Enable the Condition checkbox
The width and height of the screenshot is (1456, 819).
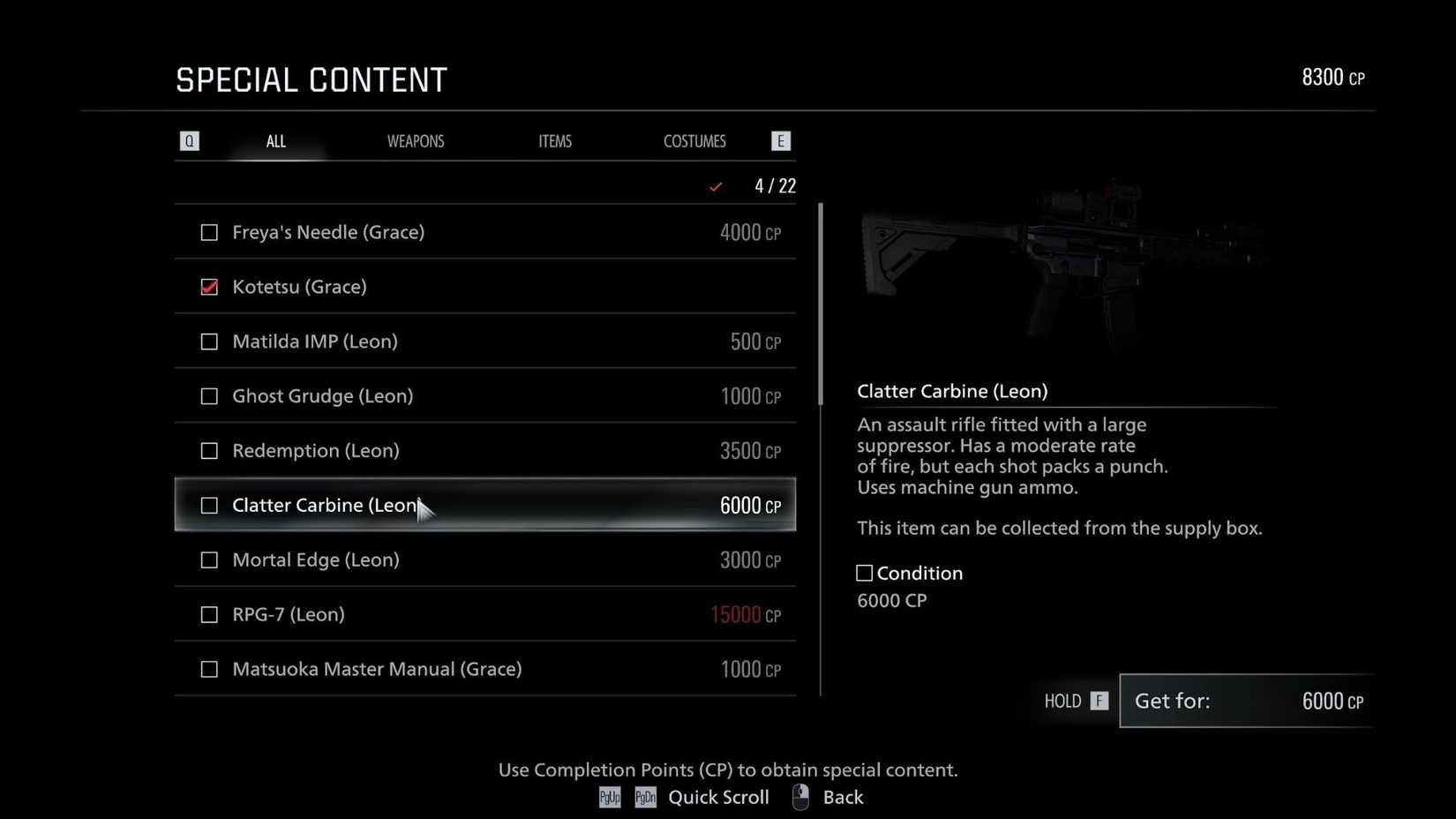click(863, 573)
